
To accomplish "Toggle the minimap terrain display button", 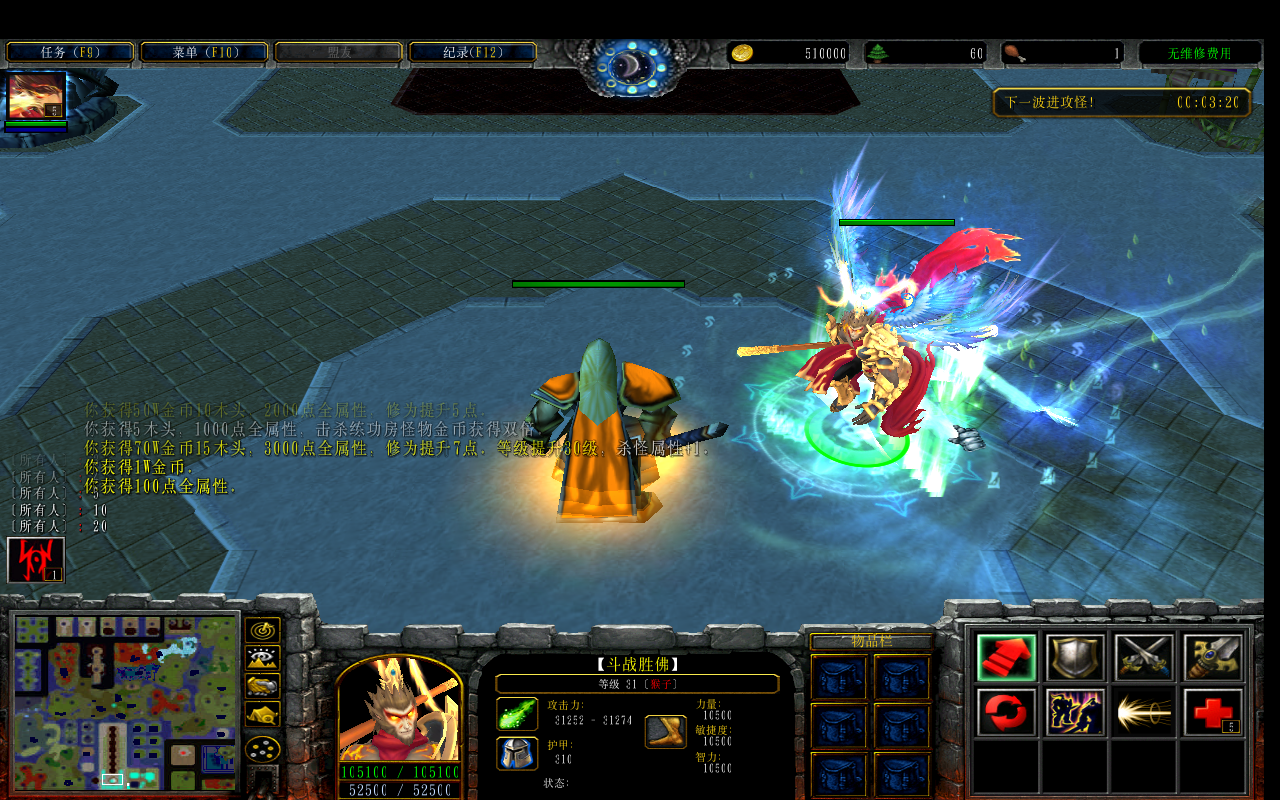I will coord(262,659).
